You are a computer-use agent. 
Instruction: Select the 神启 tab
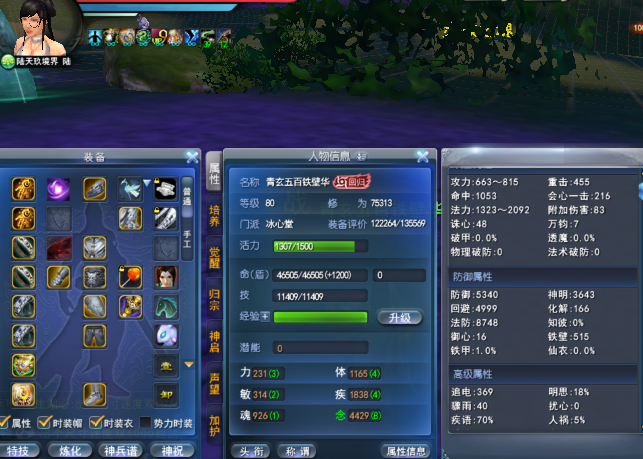pos(213,341)
